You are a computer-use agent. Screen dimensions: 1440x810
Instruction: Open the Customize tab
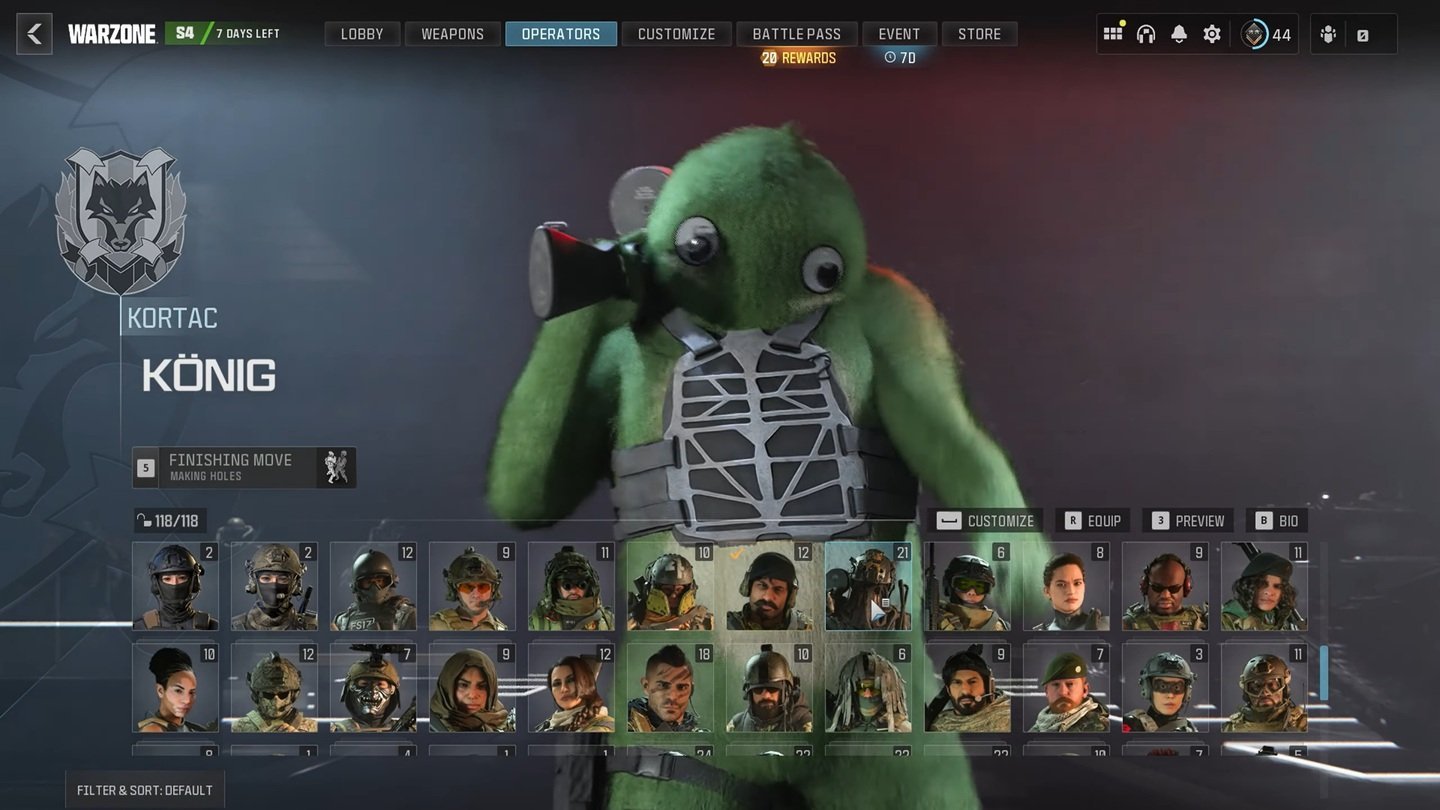[x=676, y=34]
